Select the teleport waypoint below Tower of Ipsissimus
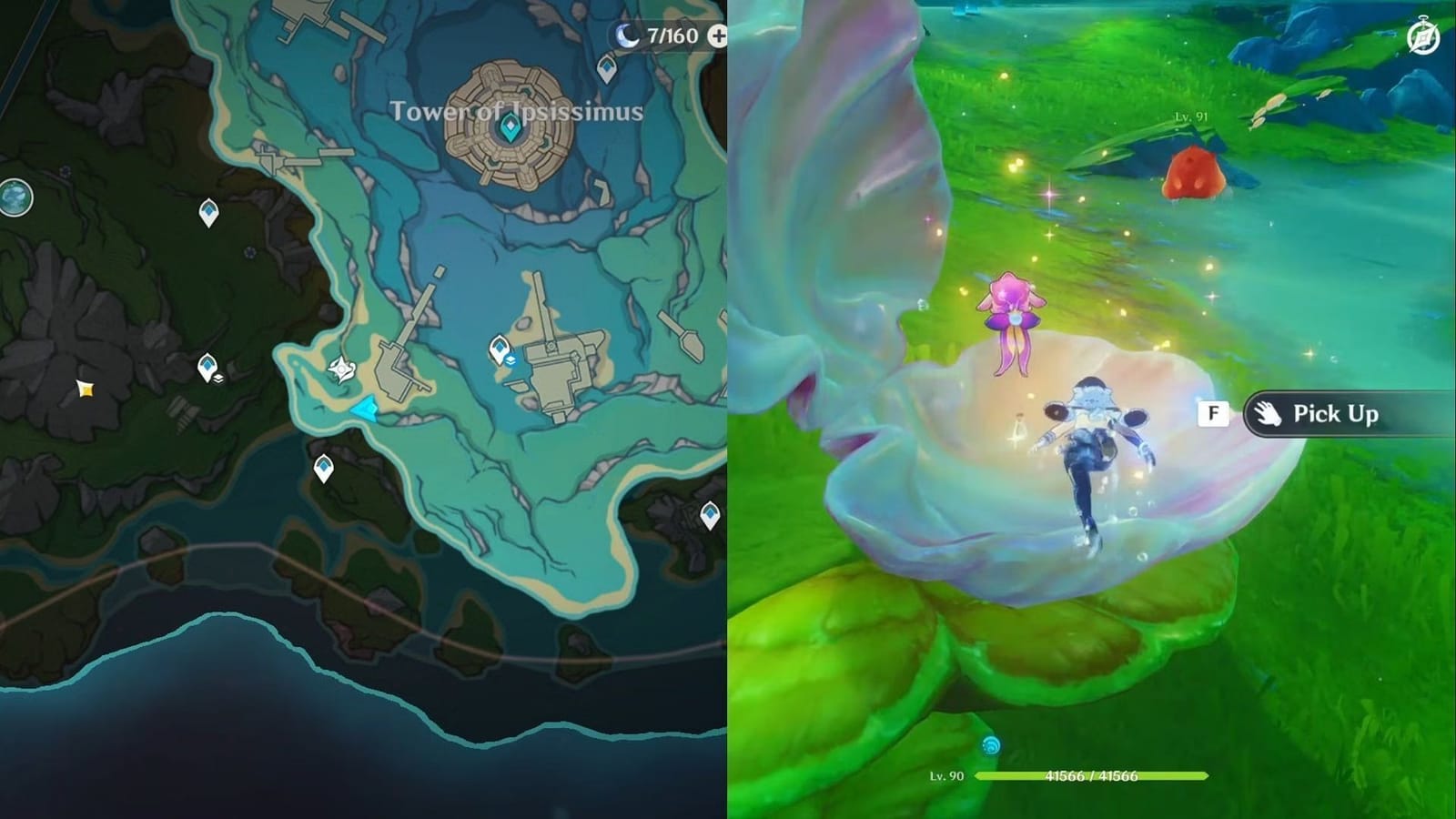The width and height of the screenshot is (1456, 819). click(x=500, y=347)
